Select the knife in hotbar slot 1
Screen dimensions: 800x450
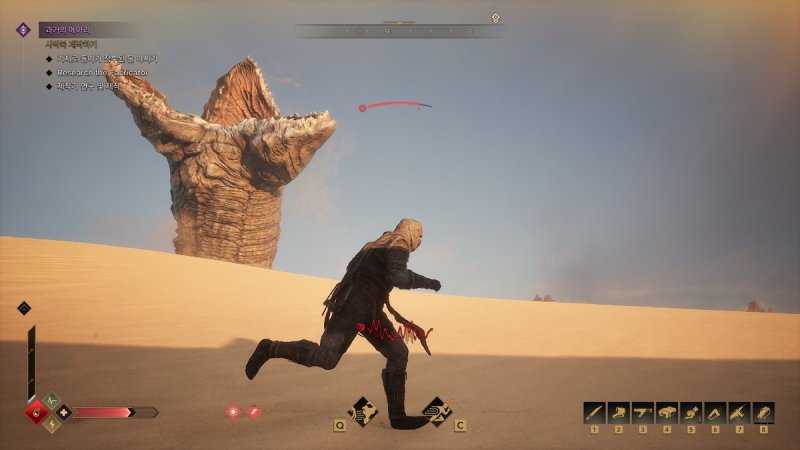coord(594,412)
